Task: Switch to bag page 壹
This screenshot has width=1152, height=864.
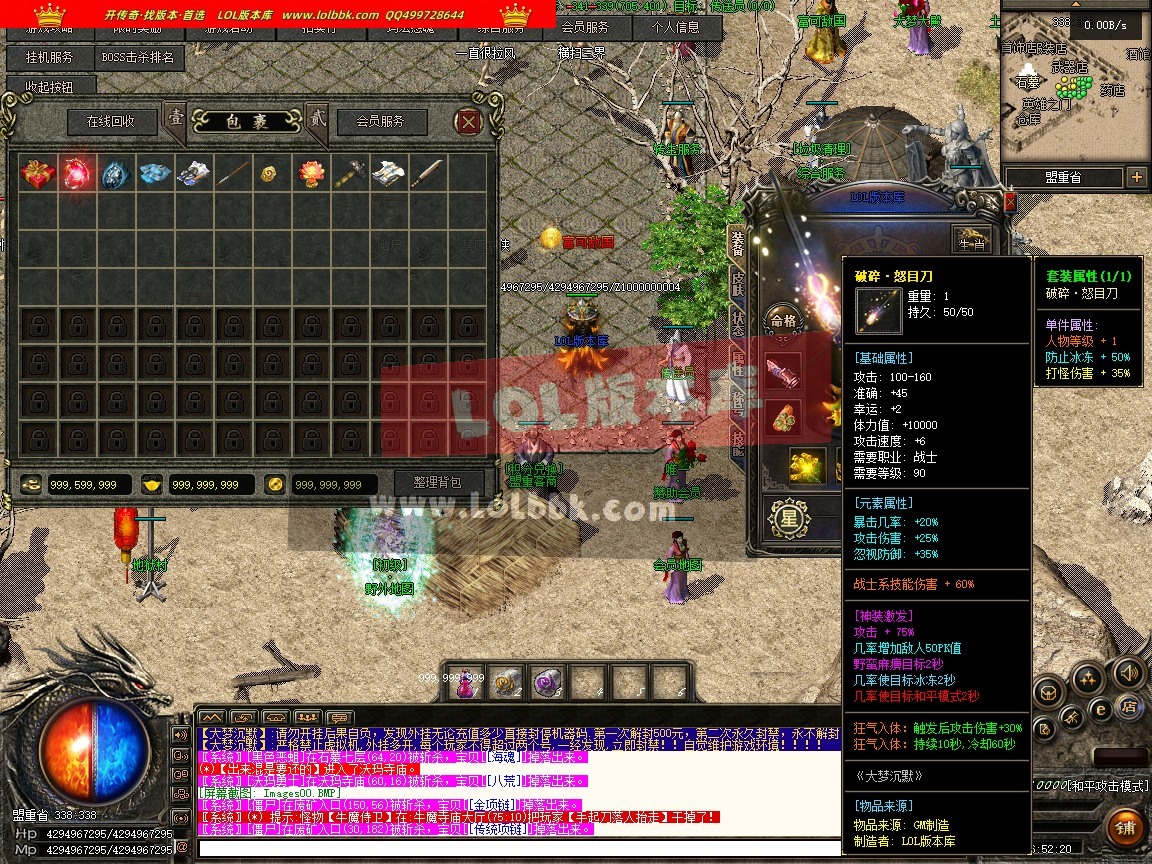Action: 175,120
